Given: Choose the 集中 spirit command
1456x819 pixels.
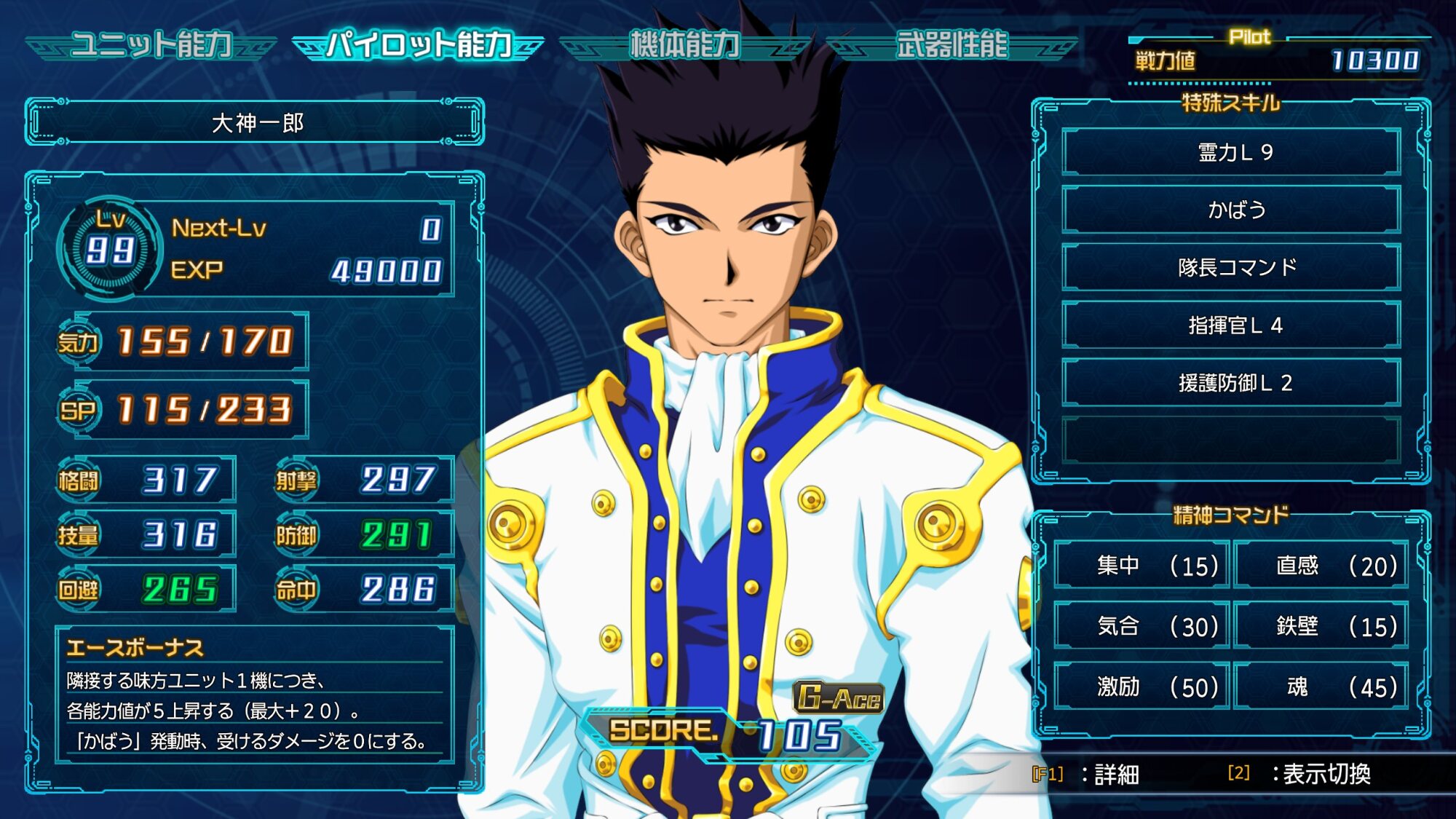Looking at the screenshot, I should tap(1142, 565).
